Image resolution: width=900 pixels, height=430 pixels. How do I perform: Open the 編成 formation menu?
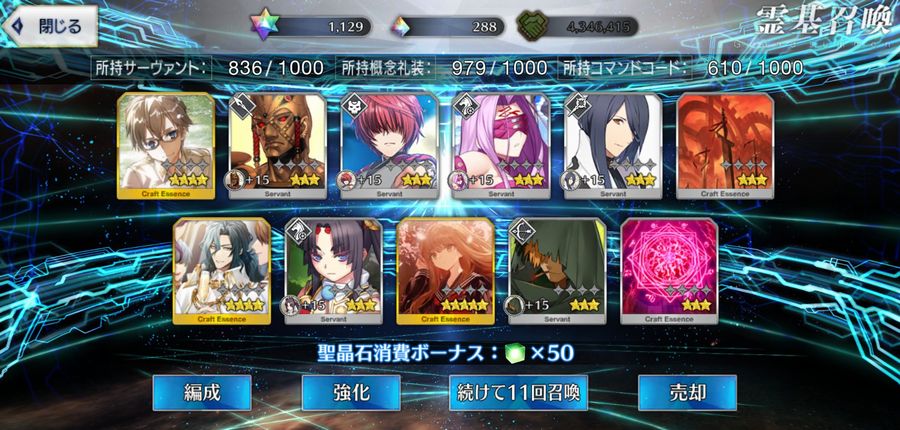[x=203, y=392]
